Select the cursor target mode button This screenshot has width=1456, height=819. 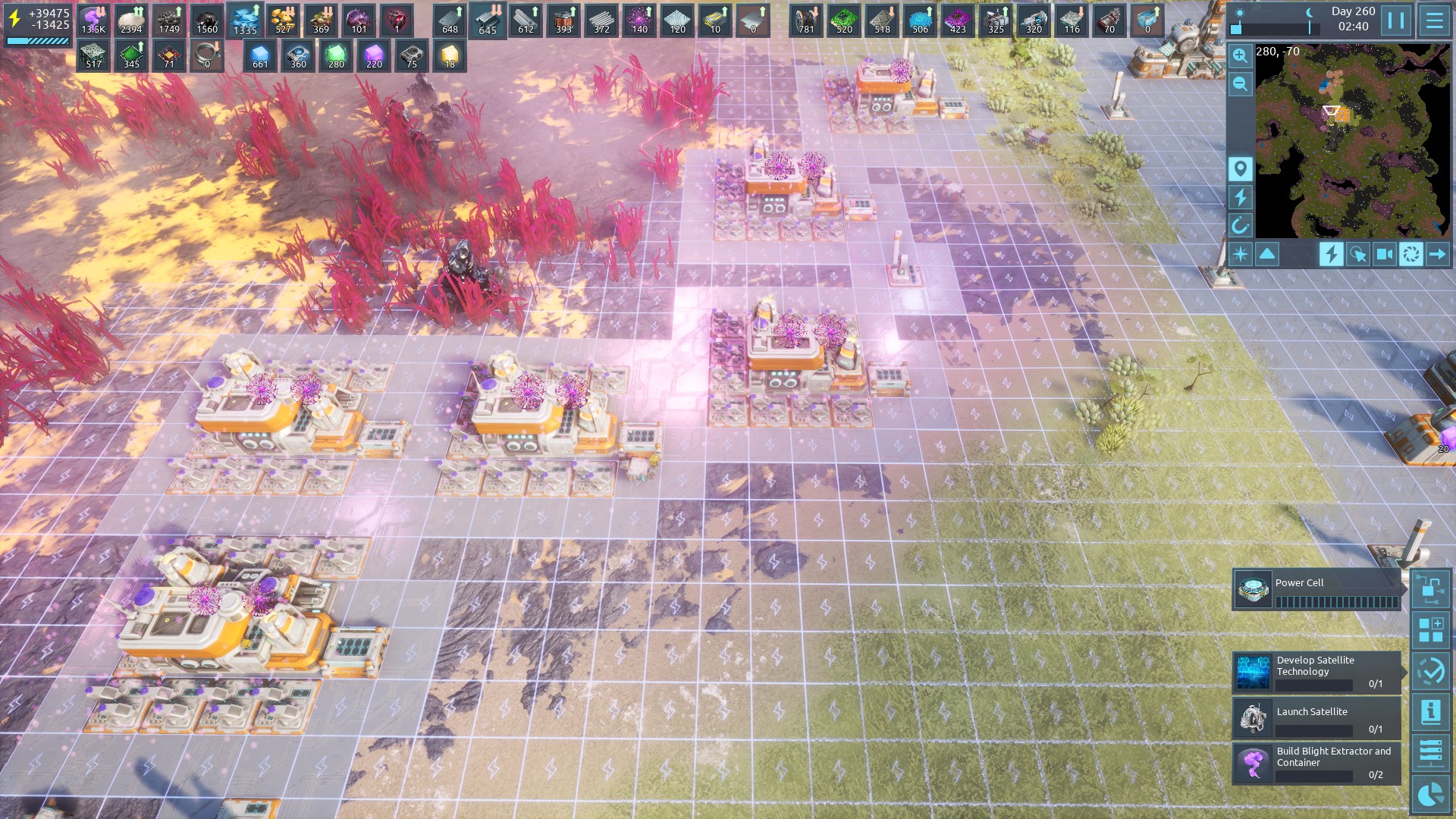point(1358,254)
